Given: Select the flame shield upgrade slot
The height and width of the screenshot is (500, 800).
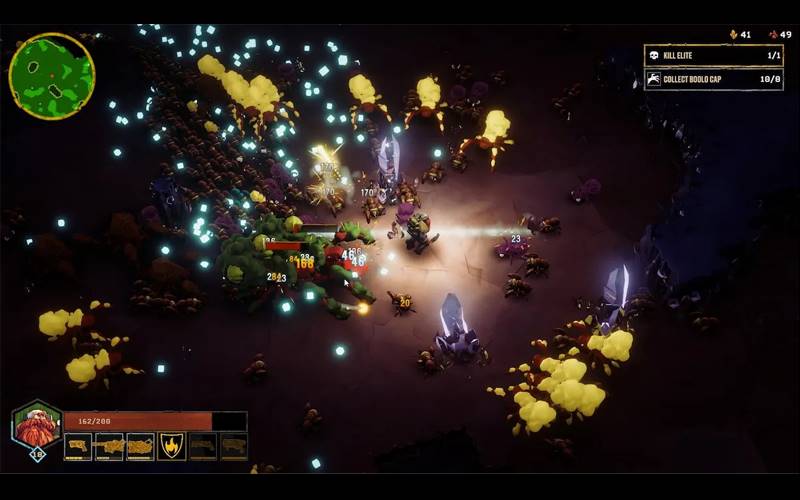Looking at the screenshot, I should coord(172,446).
